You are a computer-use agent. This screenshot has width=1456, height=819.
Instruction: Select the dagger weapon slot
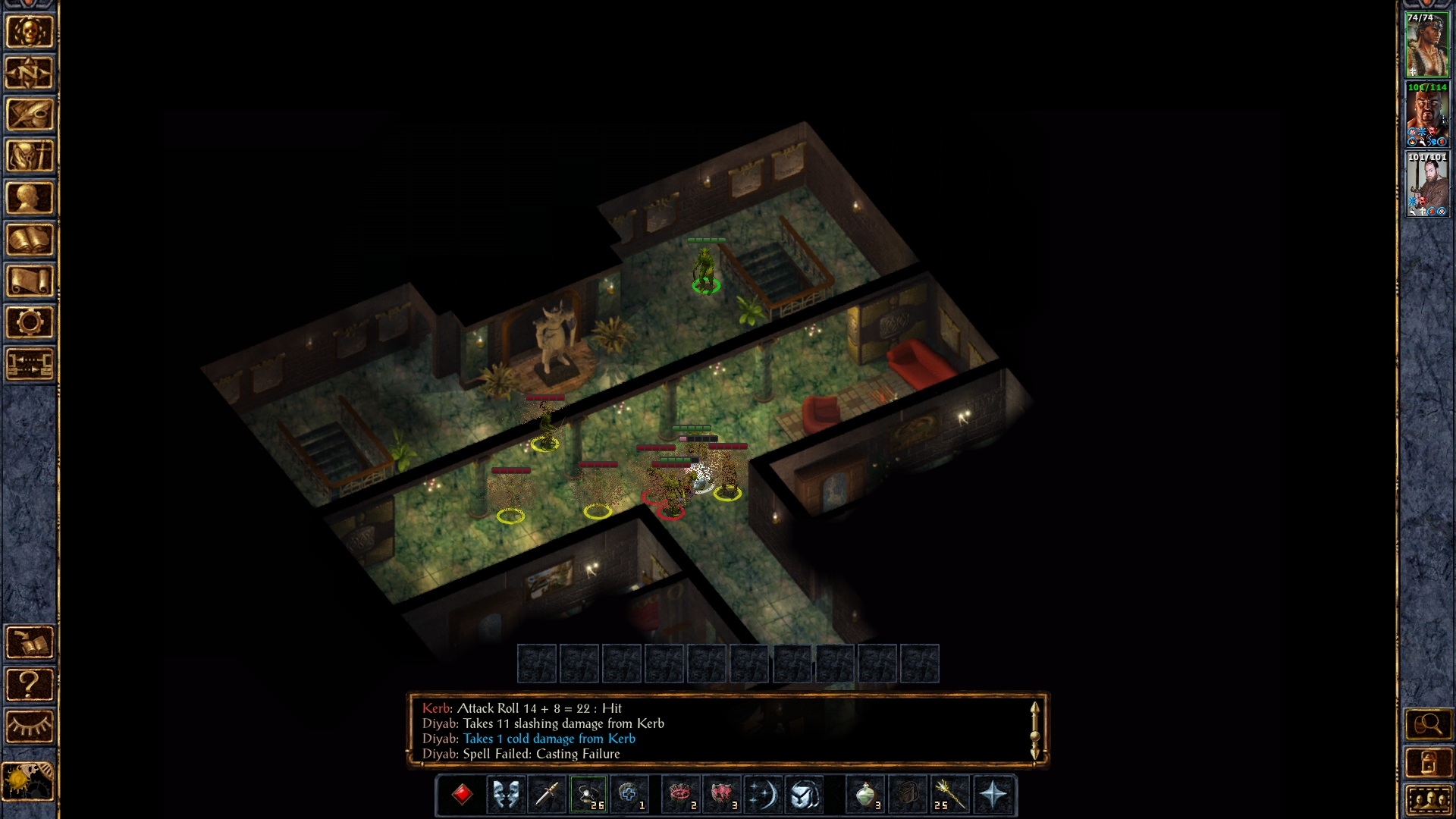tap(547, 794)
